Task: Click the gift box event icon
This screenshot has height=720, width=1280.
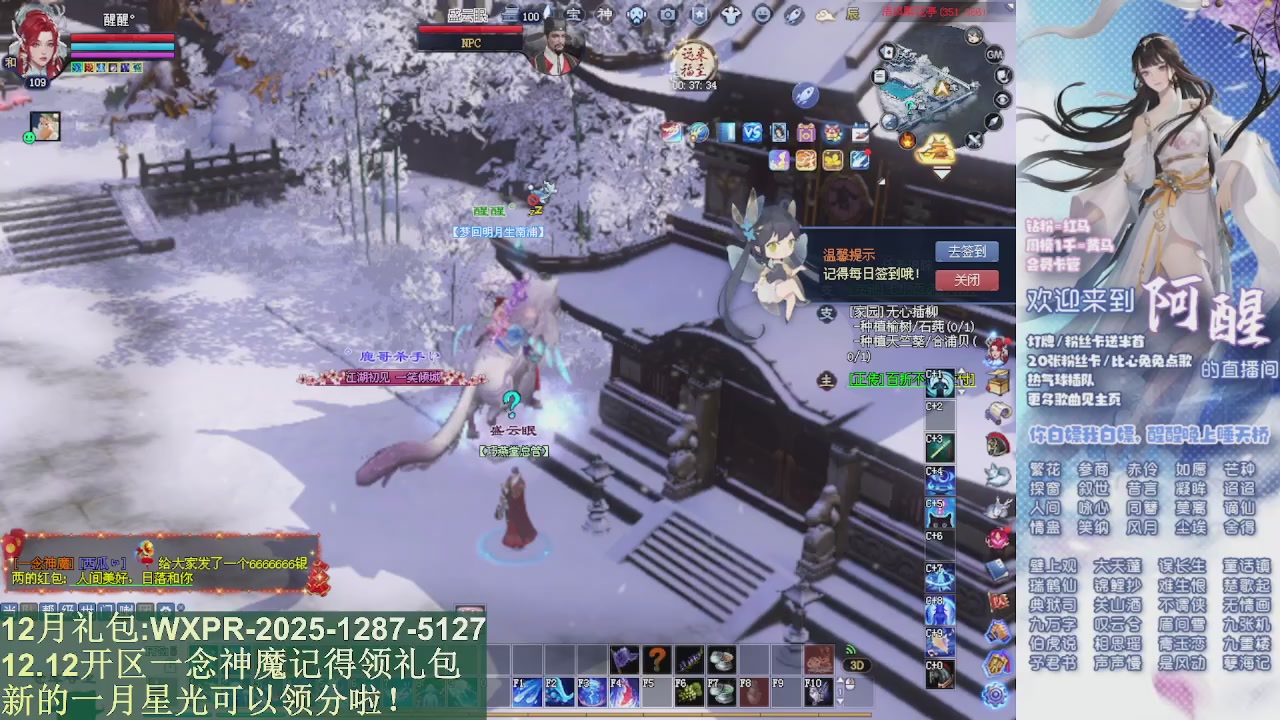Action: pyautogui.click(x=807, y=133)
